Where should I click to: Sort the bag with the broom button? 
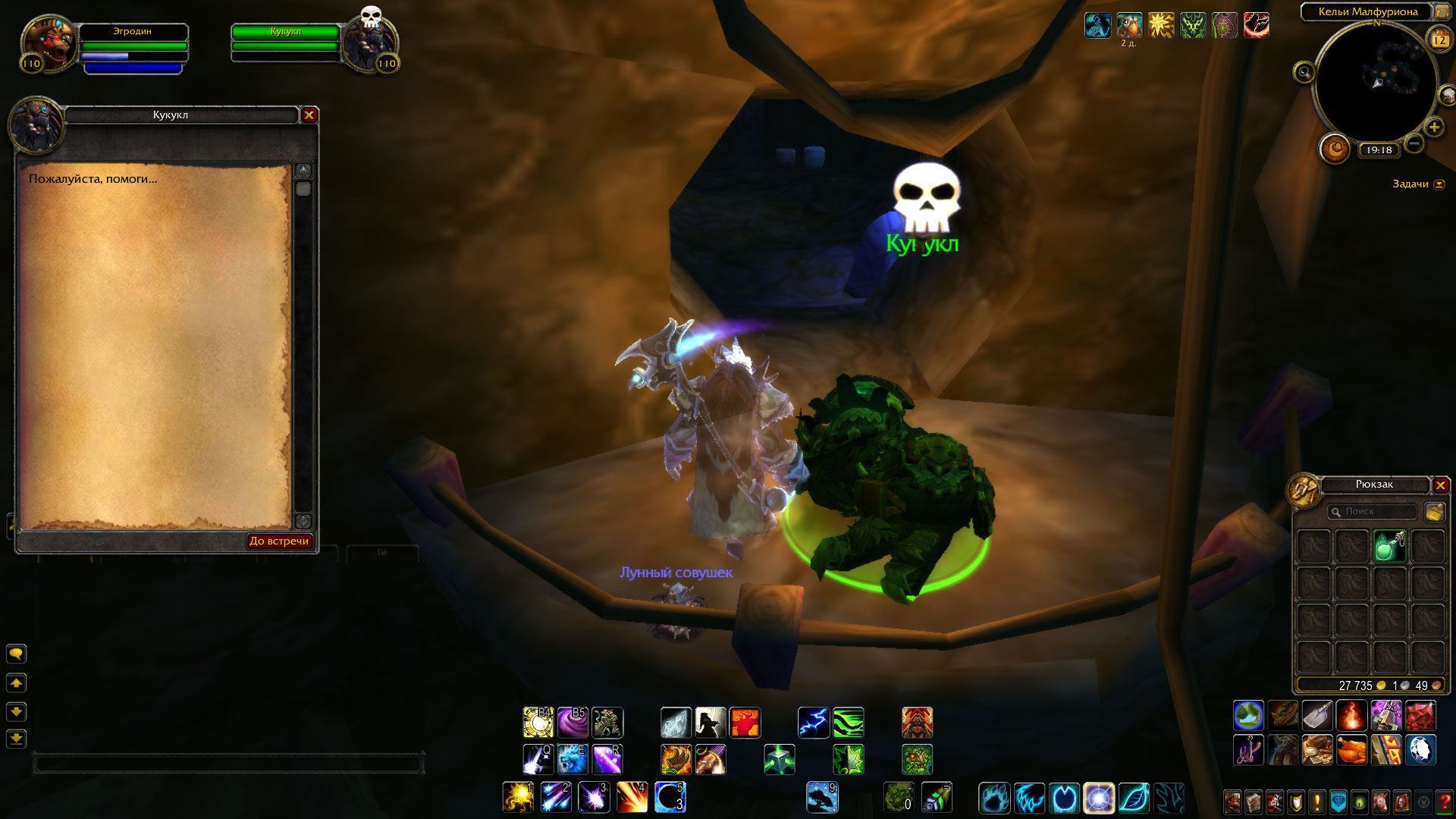tap(1434, 512)
